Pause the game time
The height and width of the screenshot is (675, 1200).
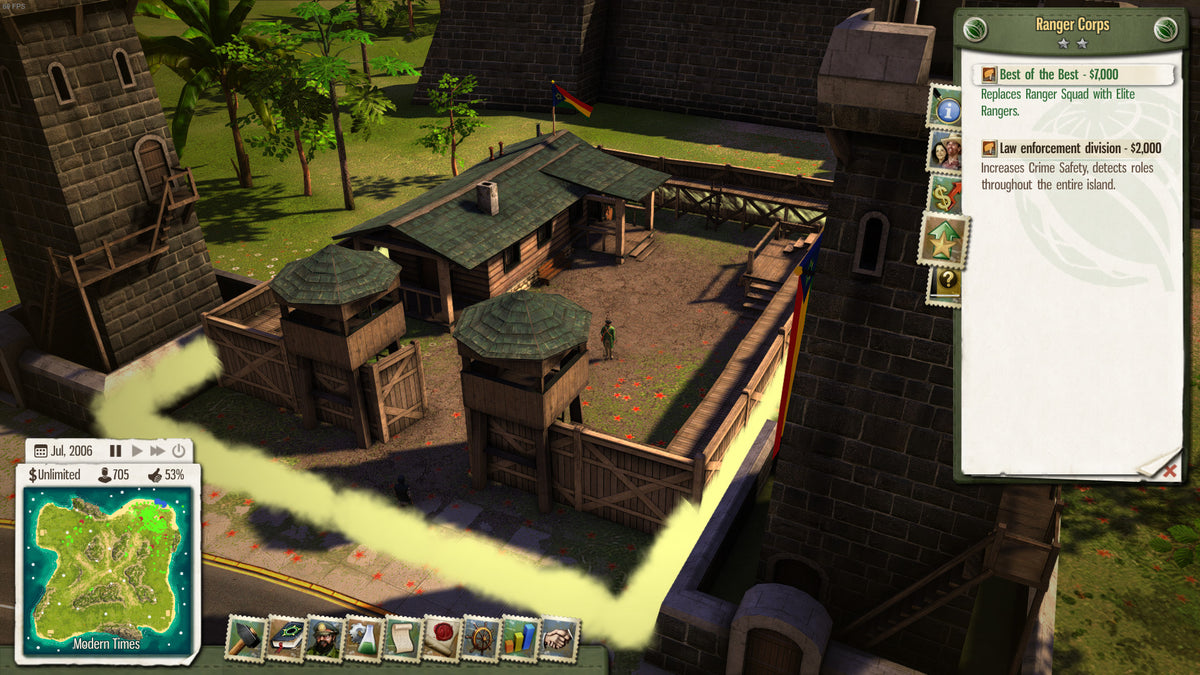point(115,451)
